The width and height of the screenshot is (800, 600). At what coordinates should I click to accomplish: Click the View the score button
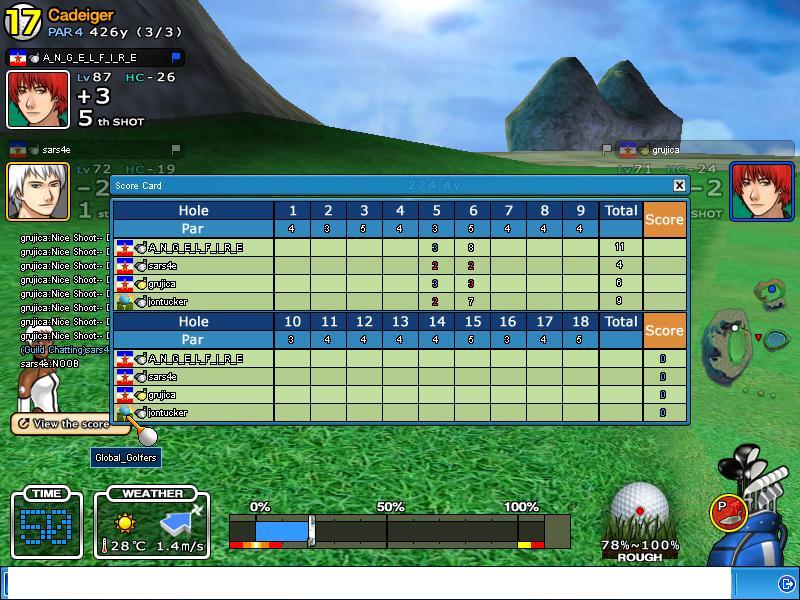(x=62, y=424)
